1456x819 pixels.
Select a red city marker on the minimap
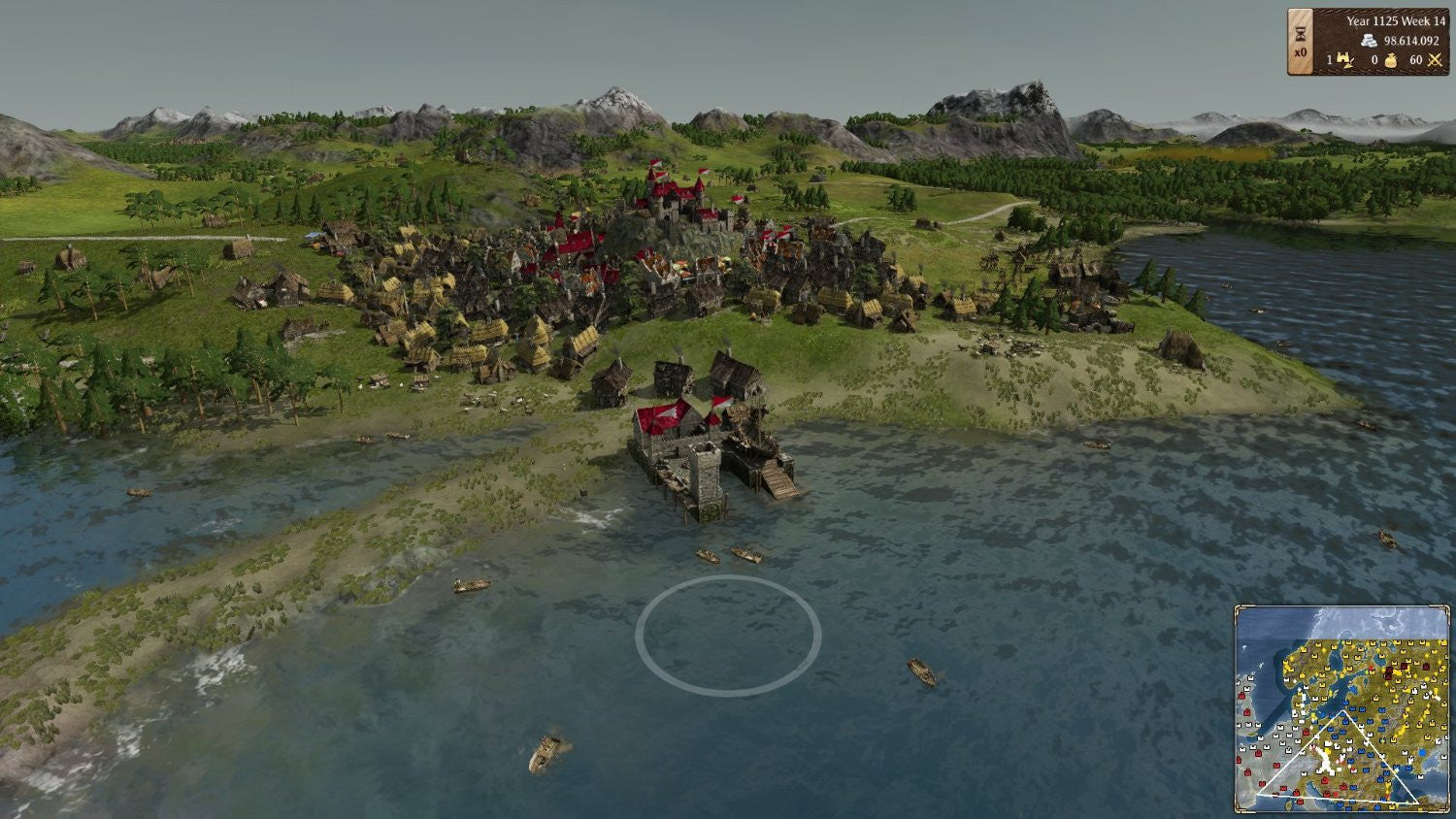1326,779
